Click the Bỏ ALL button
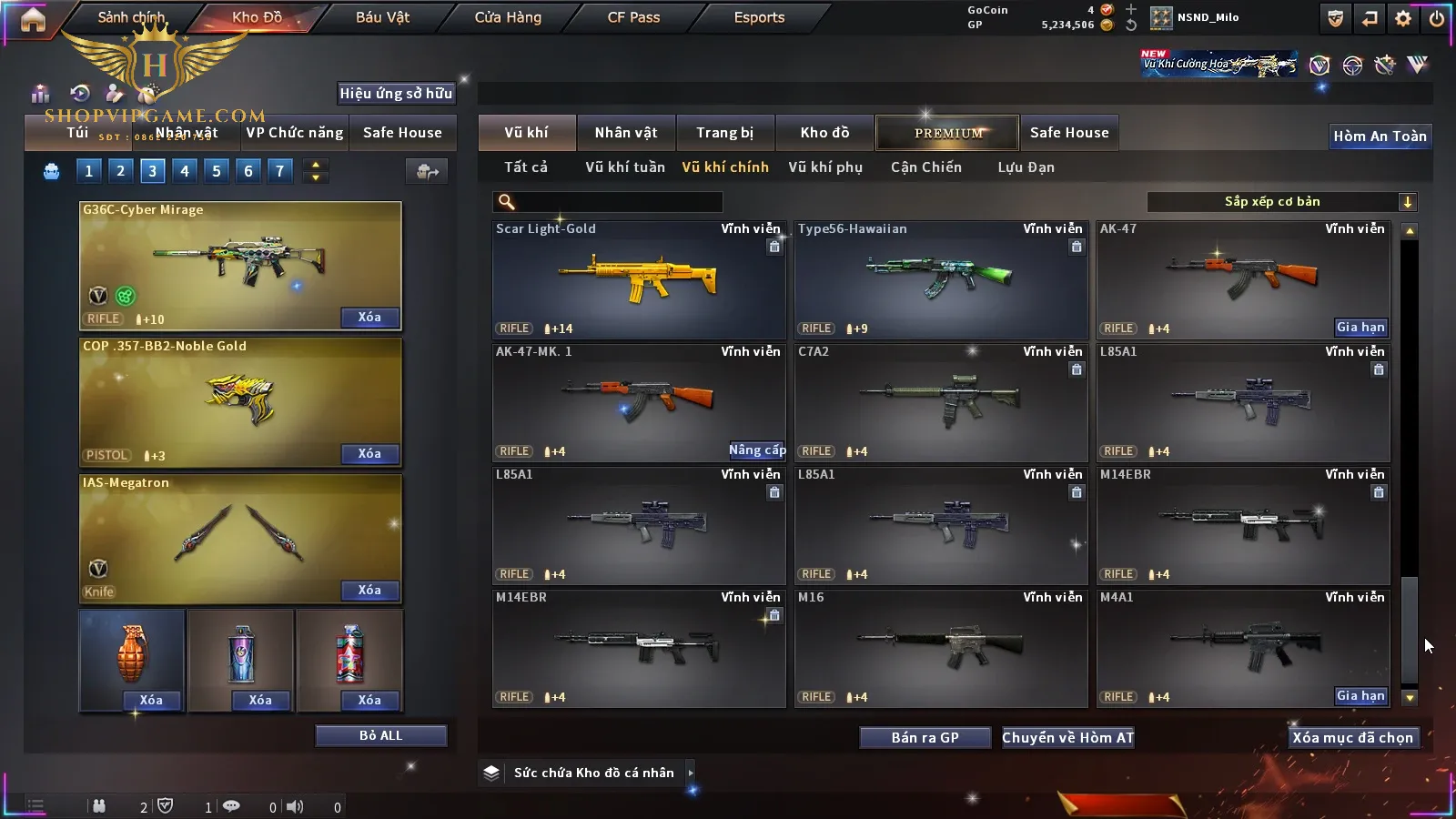The height and width of the screenshot is (819, 1456). tap(380, 735)
